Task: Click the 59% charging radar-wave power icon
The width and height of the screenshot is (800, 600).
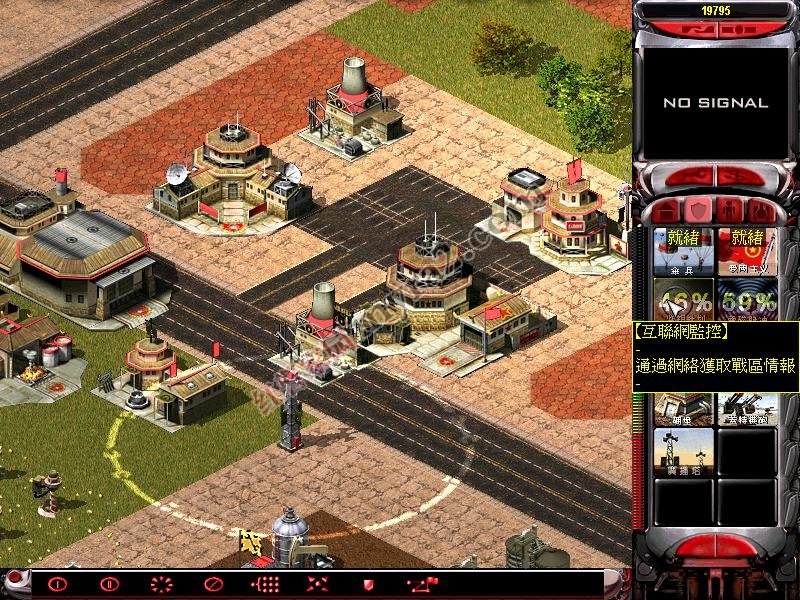Action: coord(747,299)
